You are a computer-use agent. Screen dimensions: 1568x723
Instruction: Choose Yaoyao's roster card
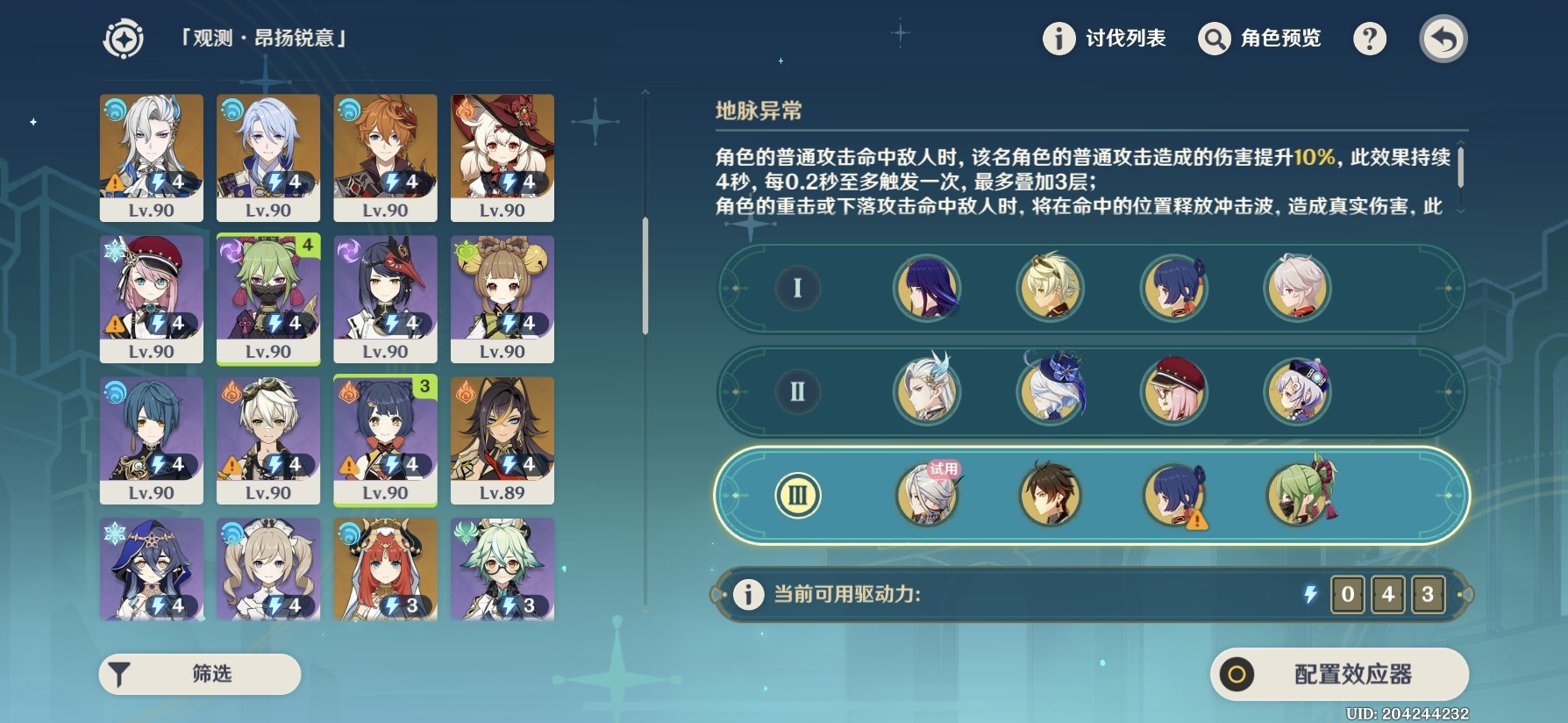click(502, 298)
